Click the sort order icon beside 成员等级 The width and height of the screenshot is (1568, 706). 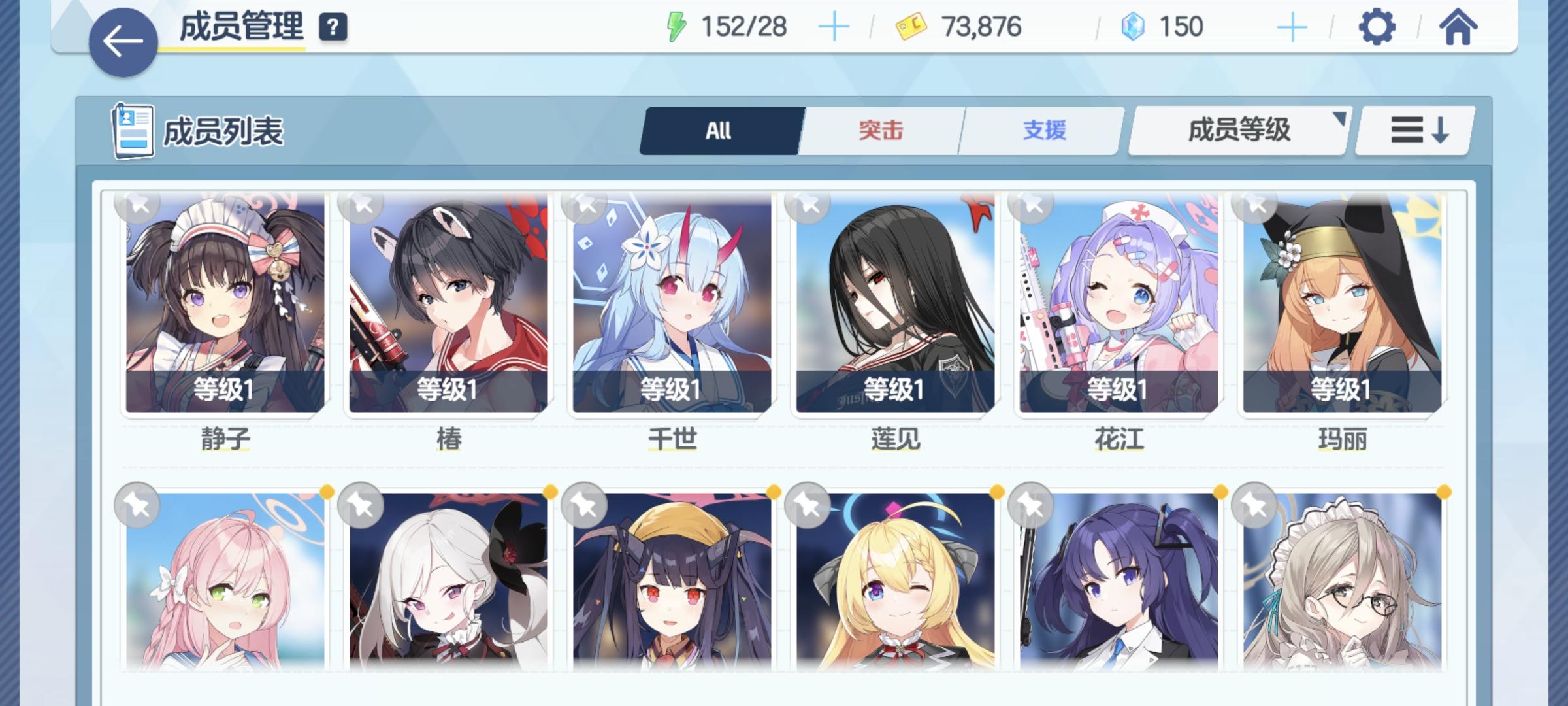(x=1413, y=129)
